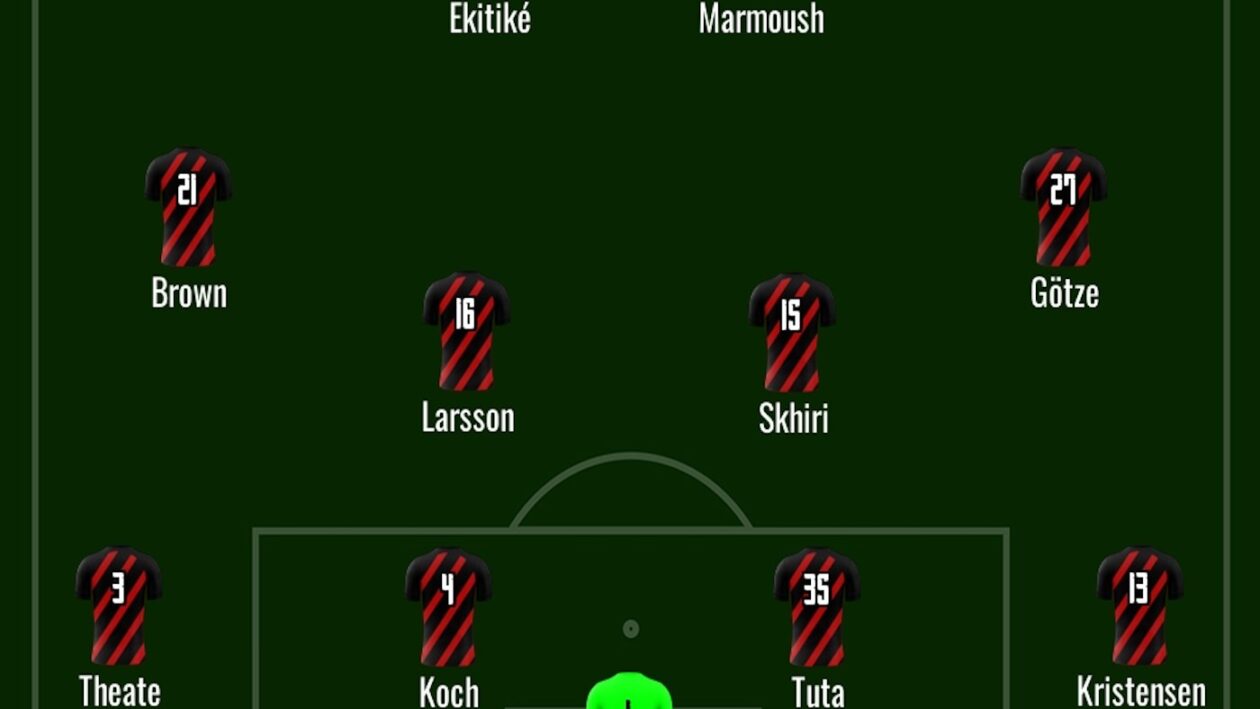Select Kristensen's number 13 shirt
The width and height of the screenshot is (1260, 709).
pos(1140,605)
